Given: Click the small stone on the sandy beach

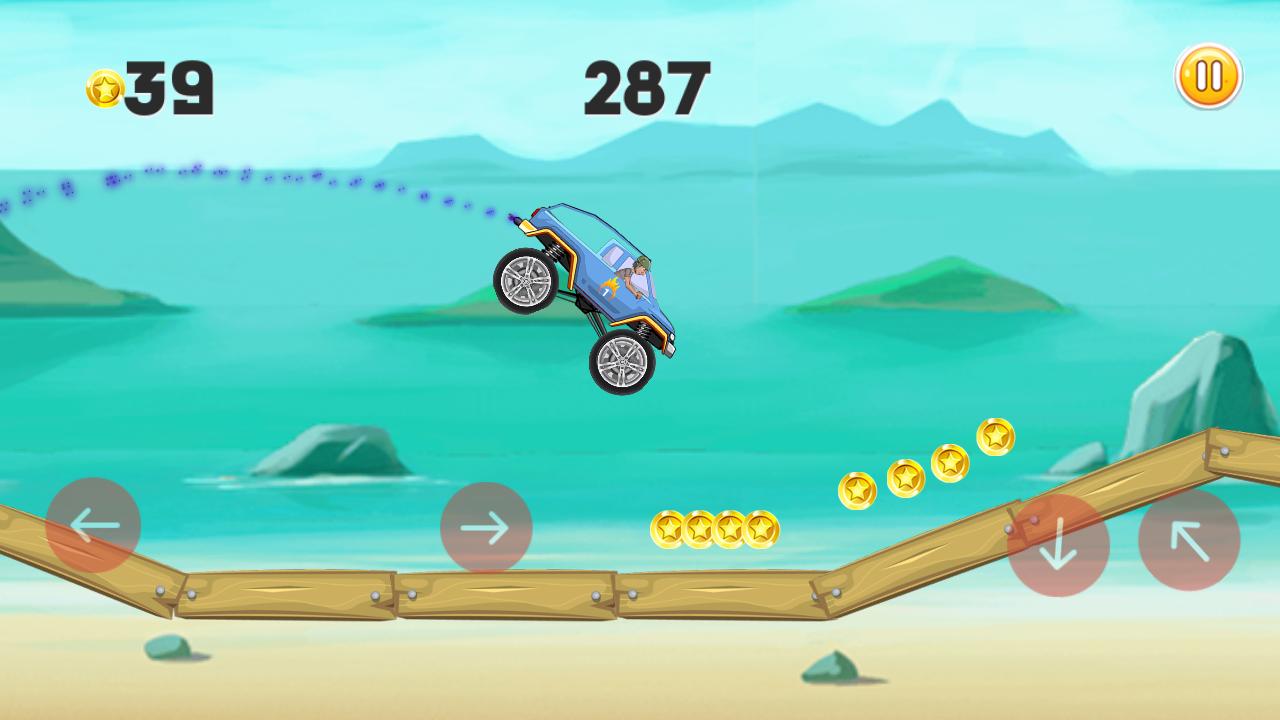Looking at the screenshot, I should point(165,645).
